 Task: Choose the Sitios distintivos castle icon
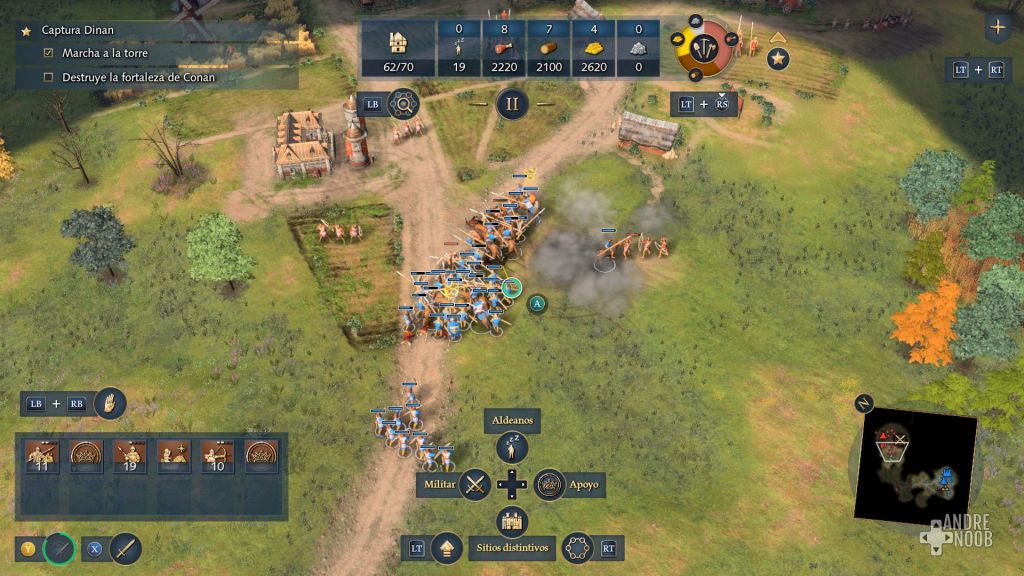[512, 521]
